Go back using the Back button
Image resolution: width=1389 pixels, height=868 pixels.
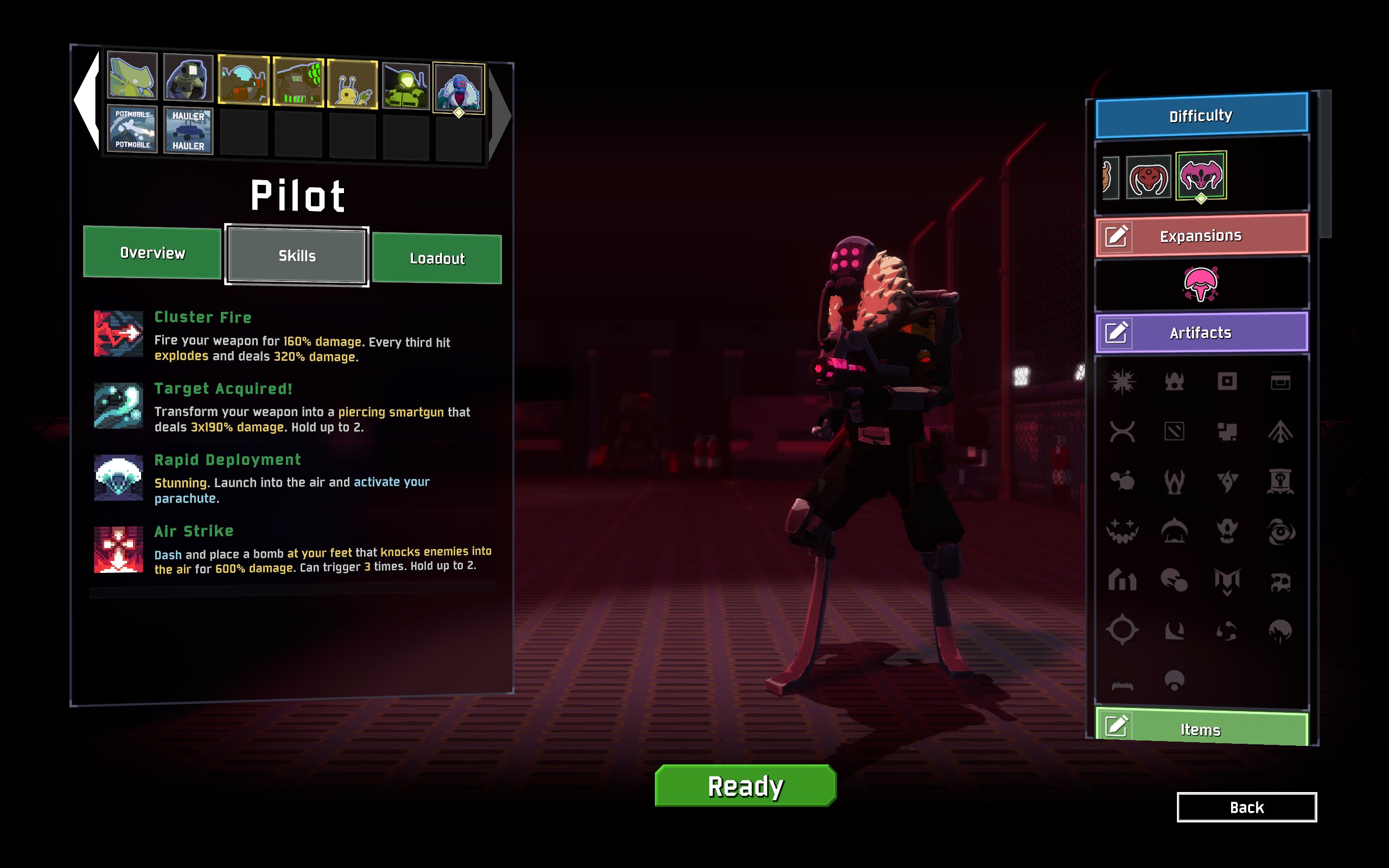pos(1246,807)
